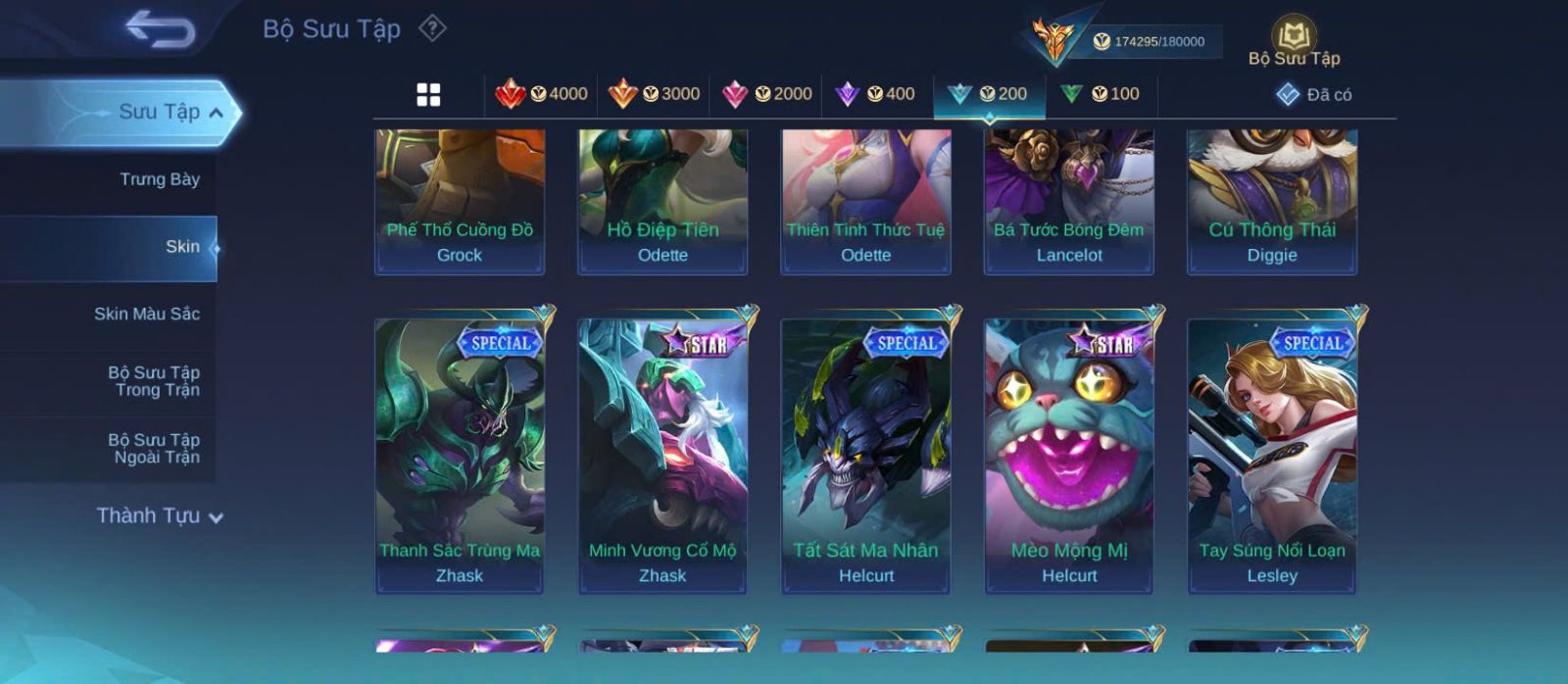The width and height of the screenshot is (1568, 684).
Task: Choose the 2000 point tier tab
Action: [766, 94]
